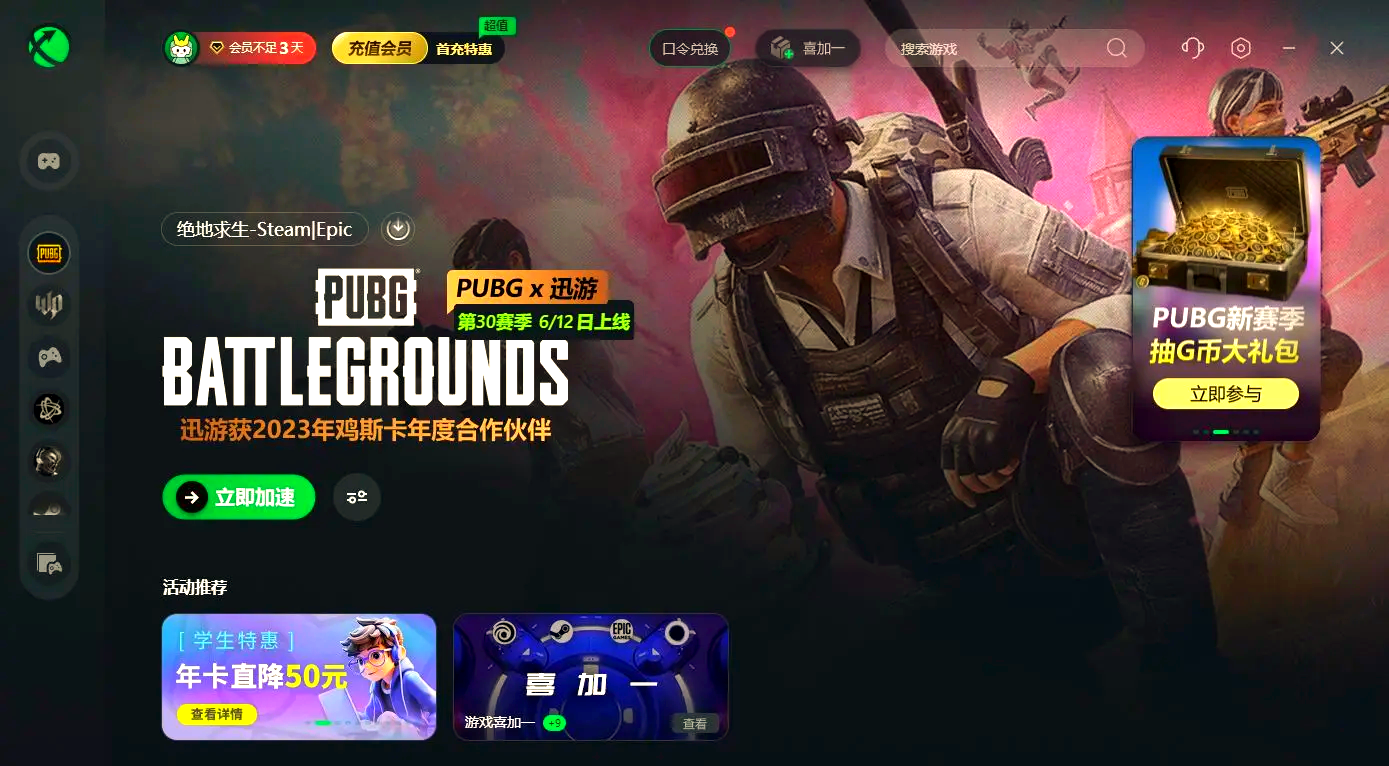Click the helmet game icon in the sidebar
Image resolution: width=1389 pixels, height=766 pixels.
(x=48, y=461)
